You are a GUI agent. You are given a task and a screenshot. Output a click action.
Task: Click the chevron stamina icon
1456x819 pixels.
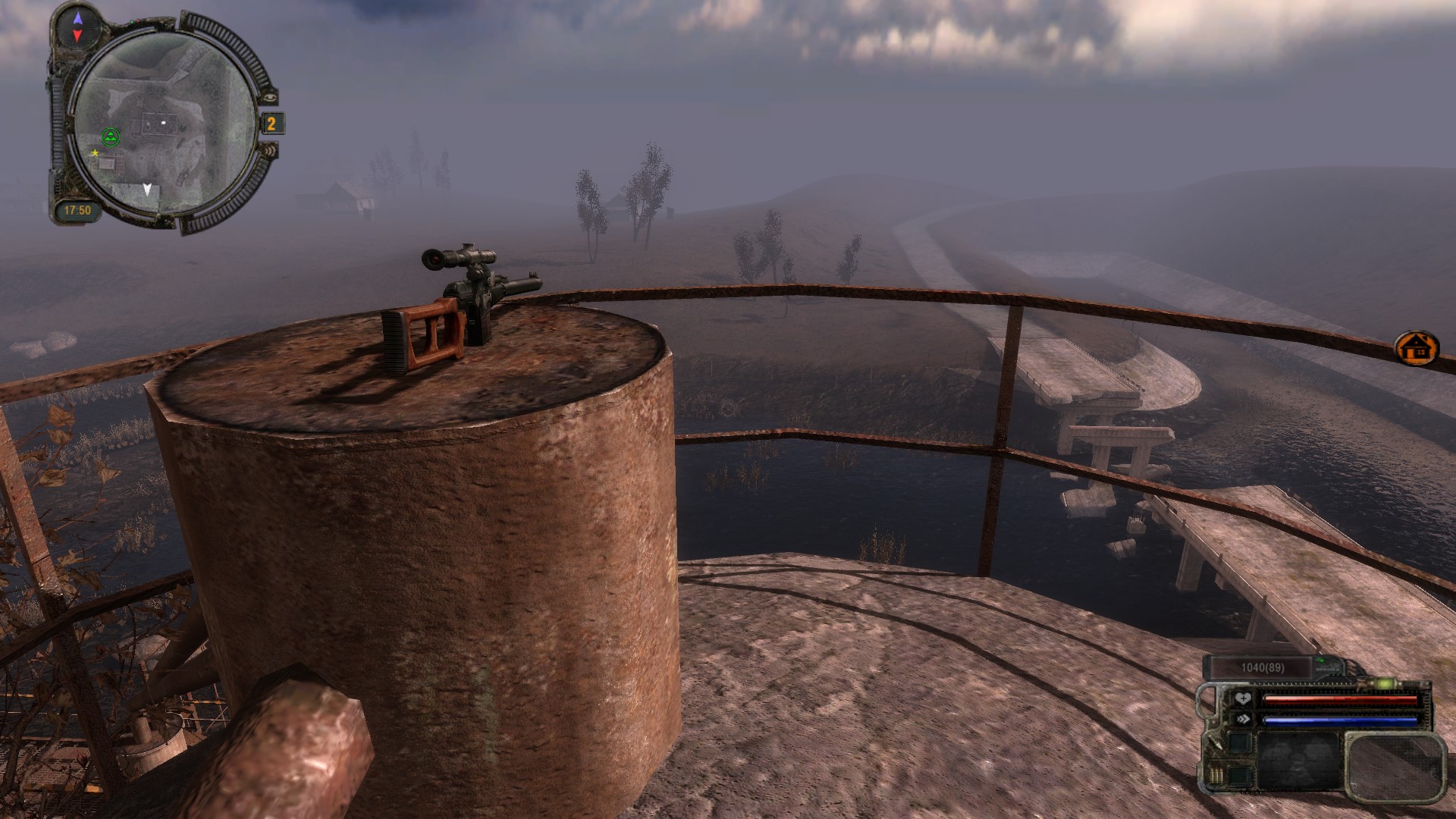pyautogui.click(x=1242, y=720)
